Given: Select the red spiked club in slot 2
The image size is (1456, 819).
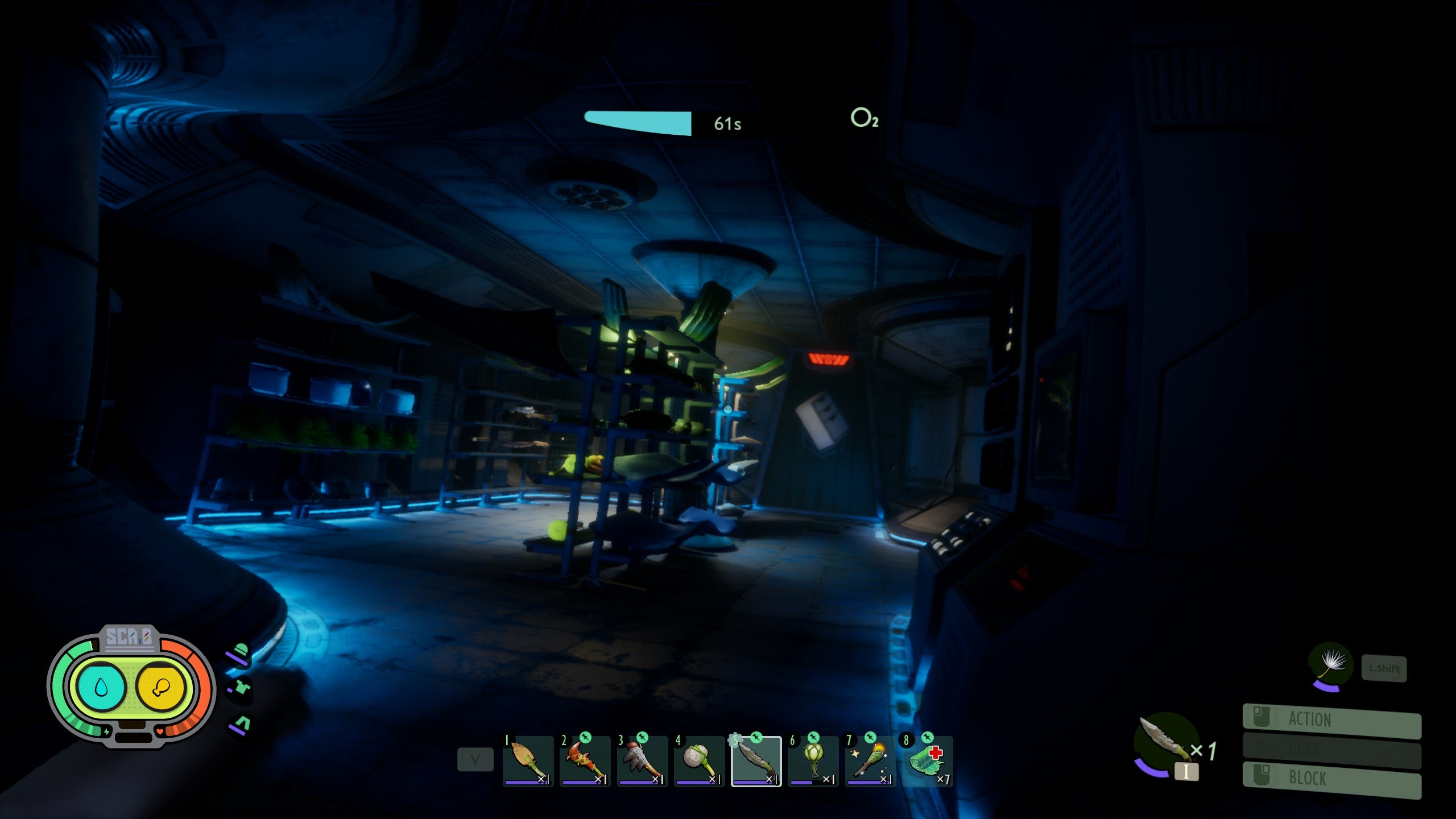Looking at the screenshot, I should coord(585,761).
